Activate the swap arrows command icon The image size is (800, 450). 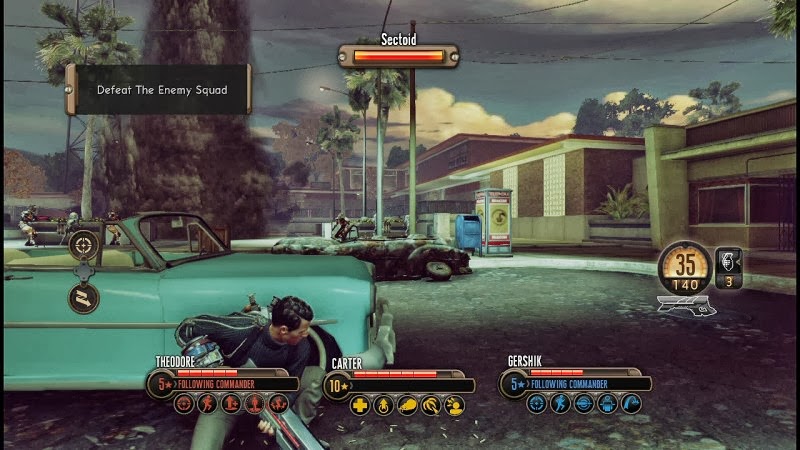click(83, 297)
